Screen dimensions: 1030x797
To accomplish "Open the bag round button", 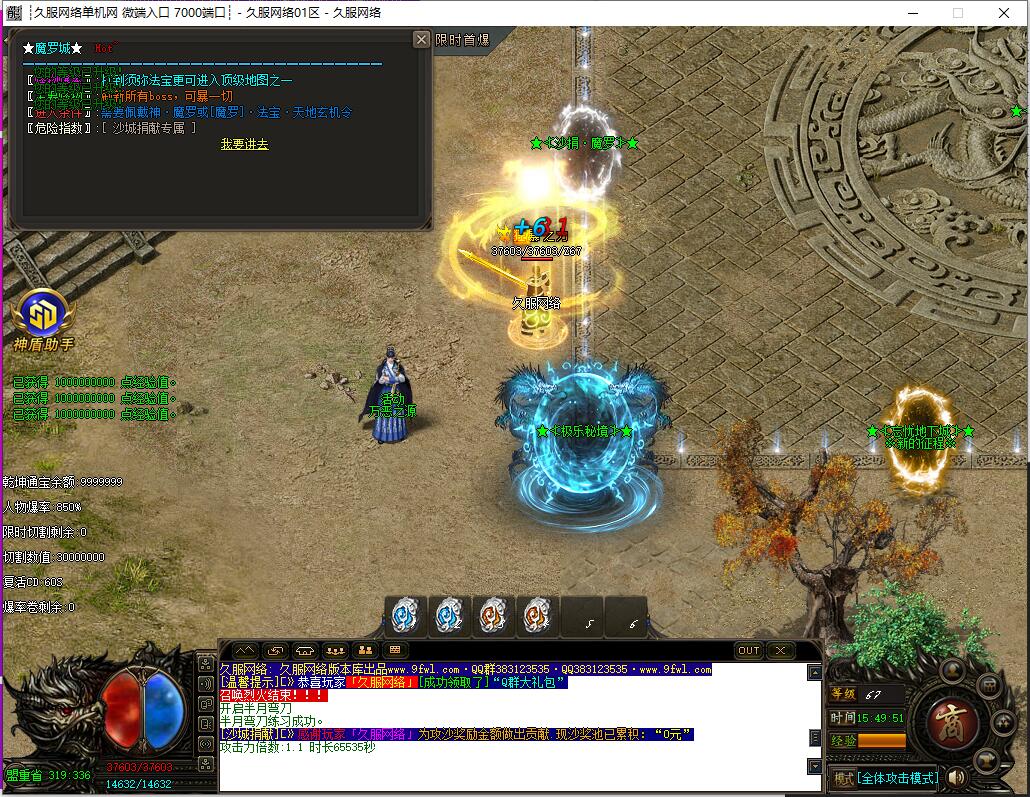I will tap(988, 686).
